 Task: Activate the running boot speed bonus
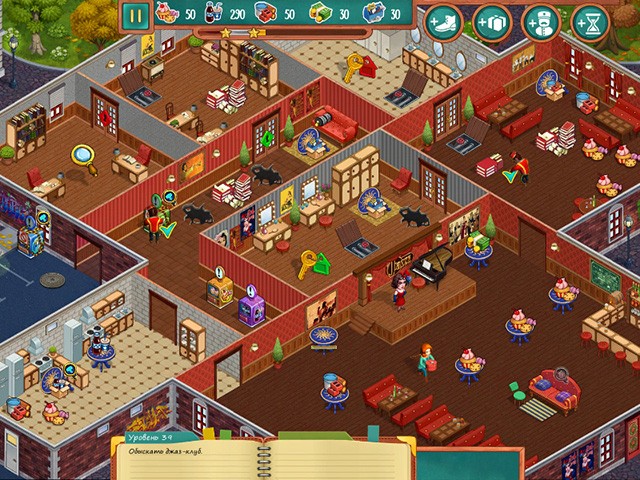tap(443, 22)
